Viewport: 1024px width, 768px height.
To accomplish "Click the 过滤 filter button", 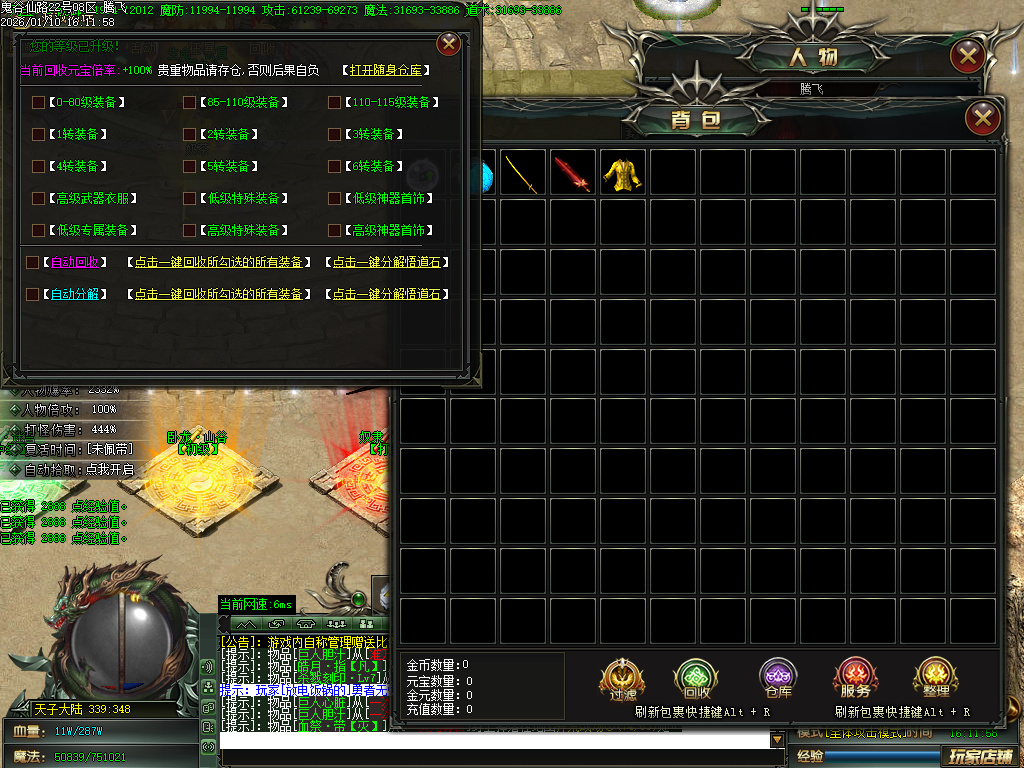I will coord(621,680).
